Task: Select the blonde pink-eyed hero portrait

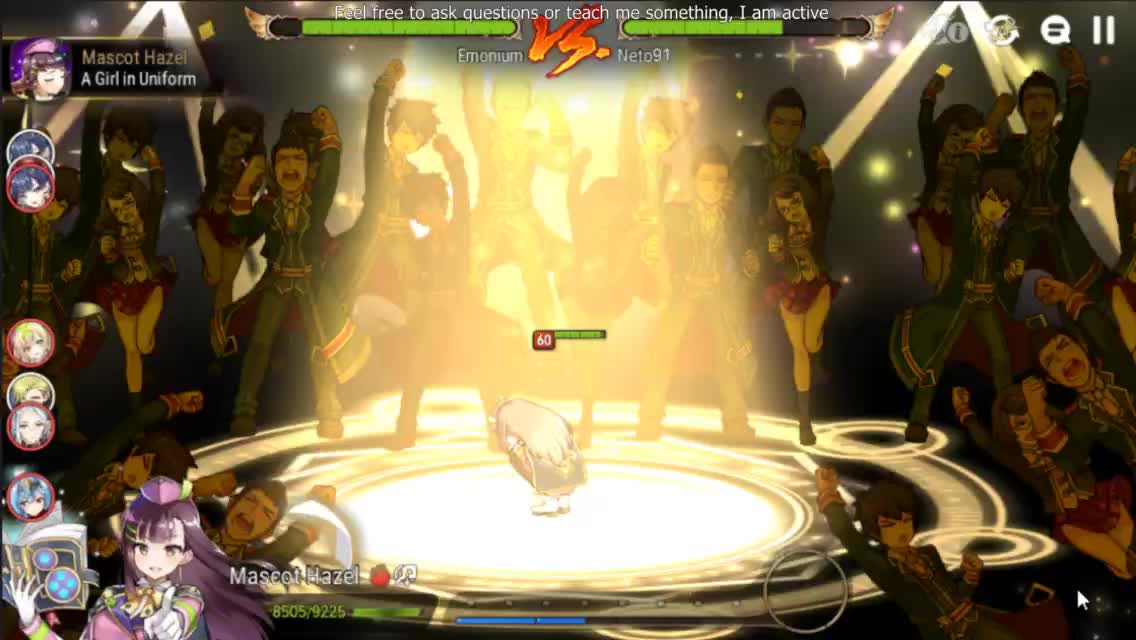Action: tap(30, 343)
